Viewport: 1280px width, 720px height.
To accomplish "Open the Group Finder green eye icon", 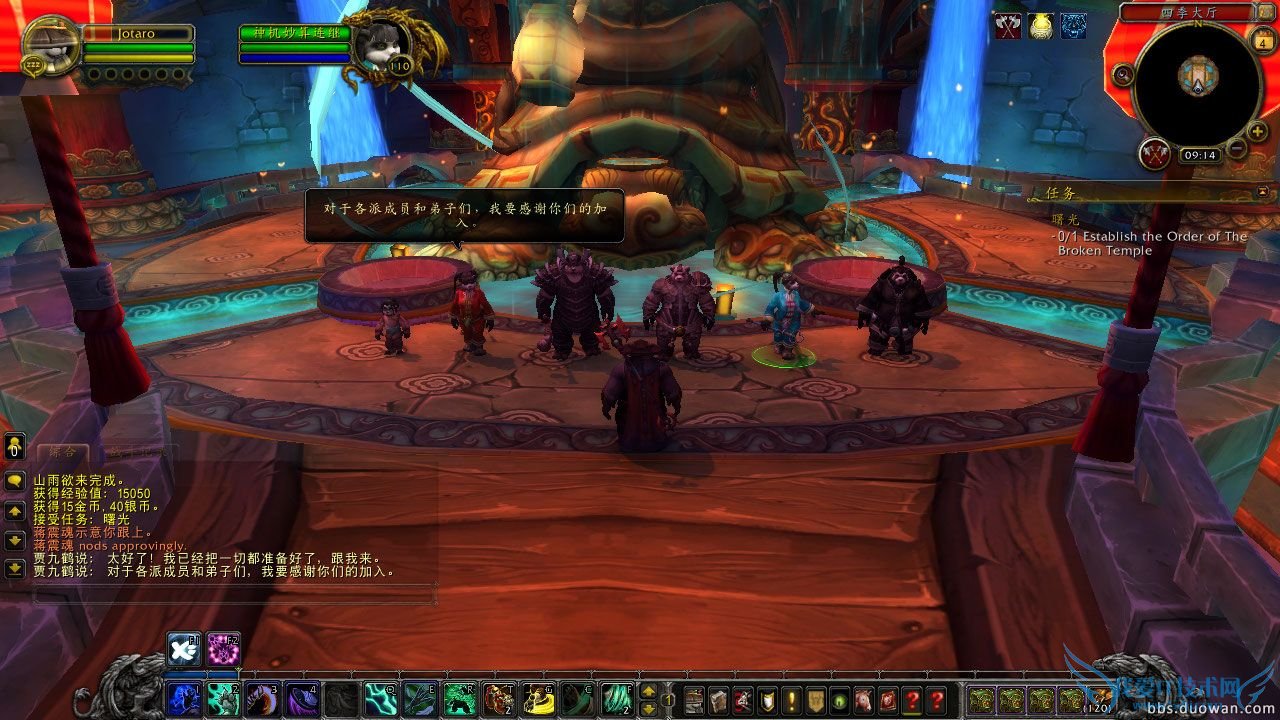I will click(x=839, y=700).
